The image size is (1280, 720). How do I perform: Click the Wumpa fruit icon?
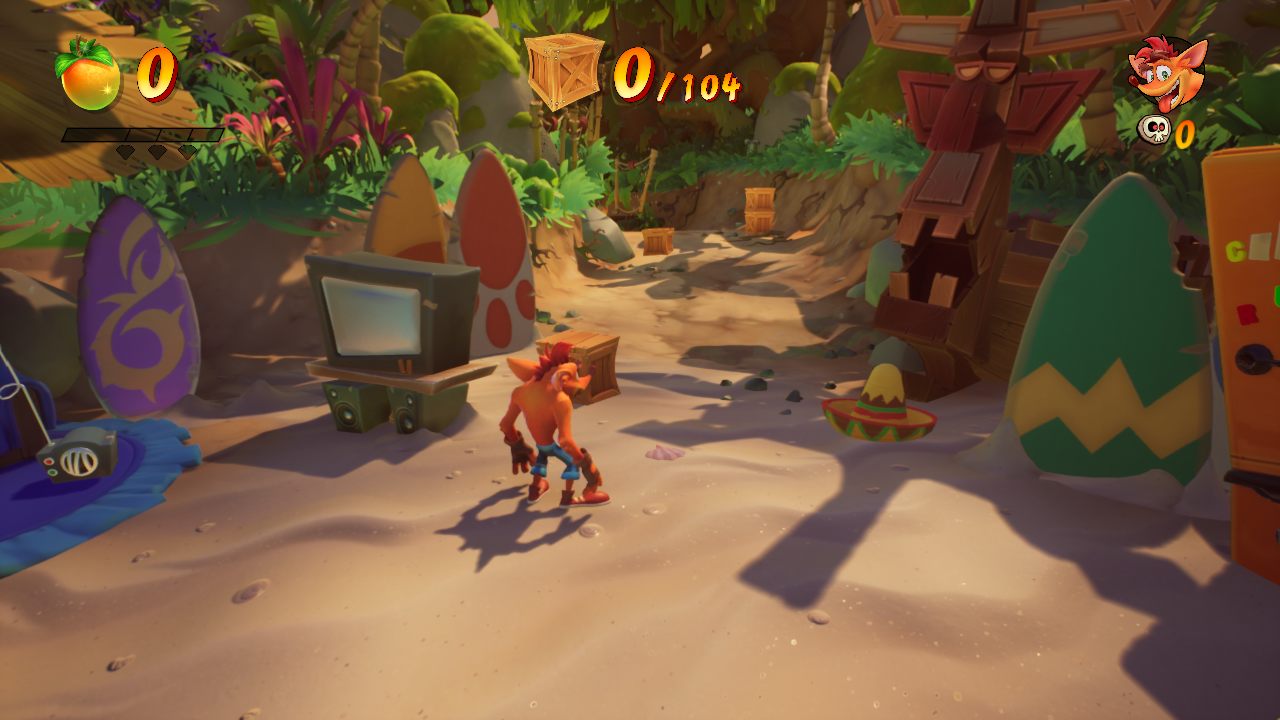coord(90,77)
